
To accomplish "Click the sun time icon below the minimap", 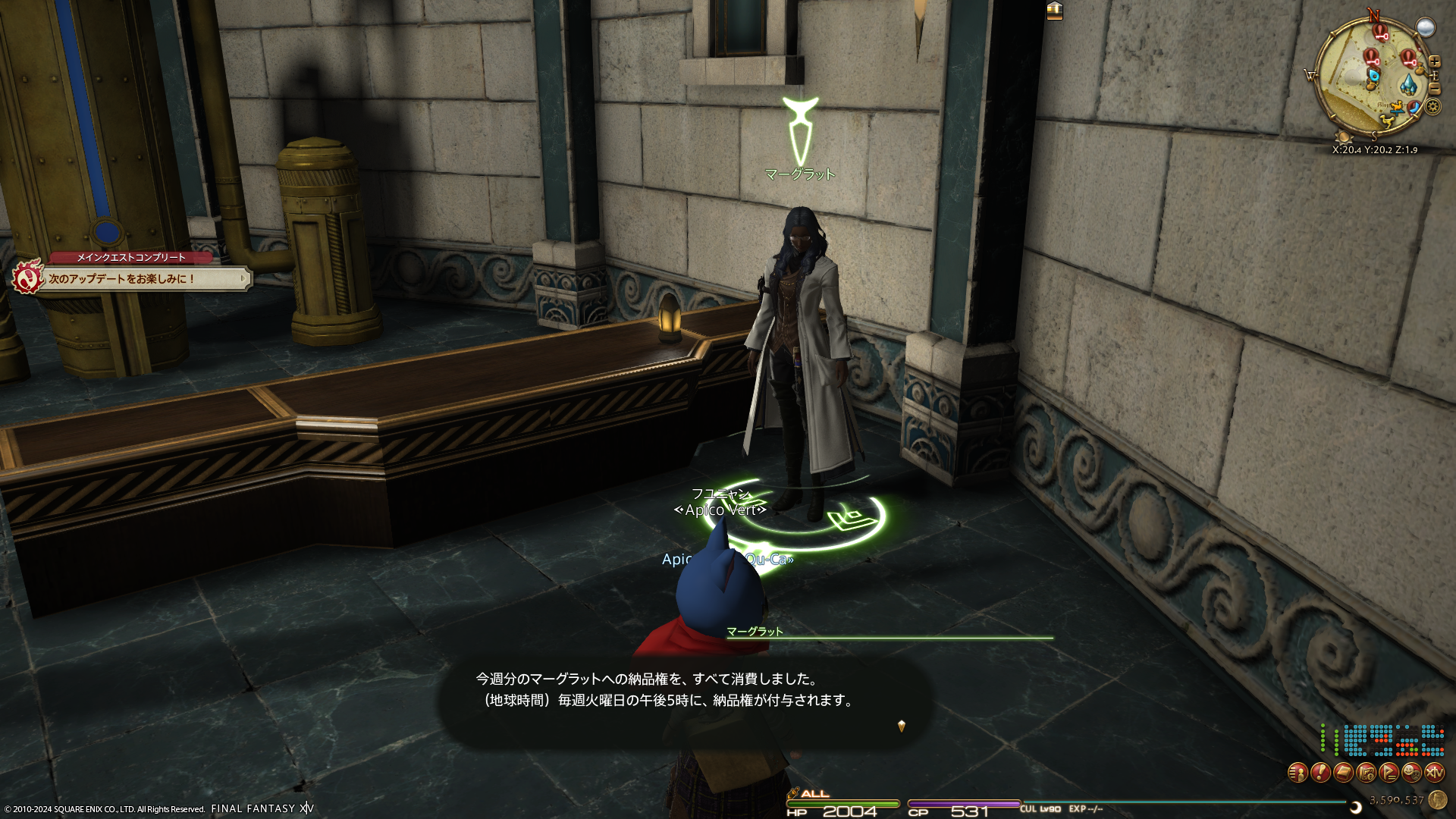I will (x=1343, y=138).
